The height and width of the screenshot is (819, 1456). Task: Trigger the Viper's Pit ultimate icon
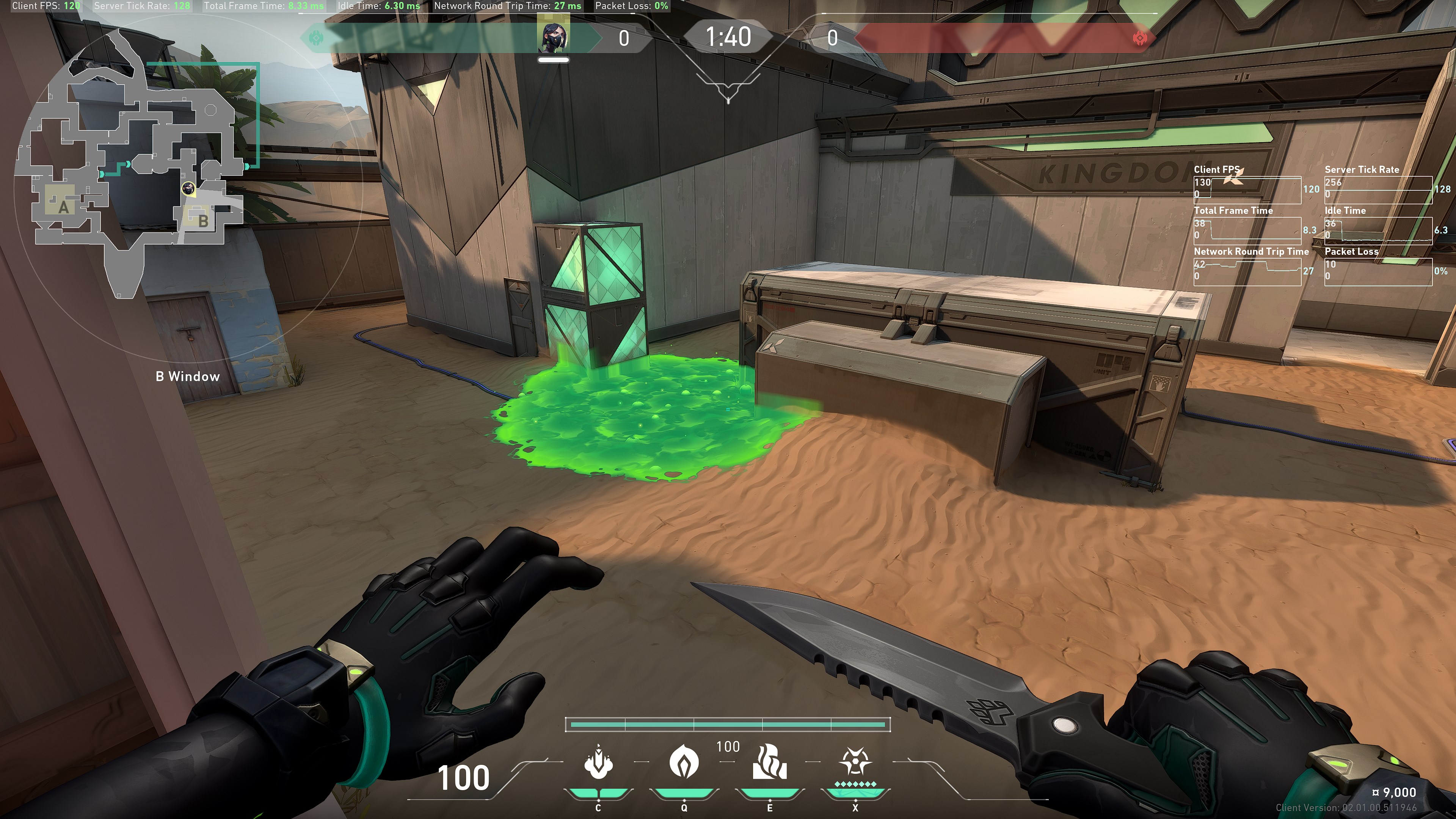click(855, 763)
